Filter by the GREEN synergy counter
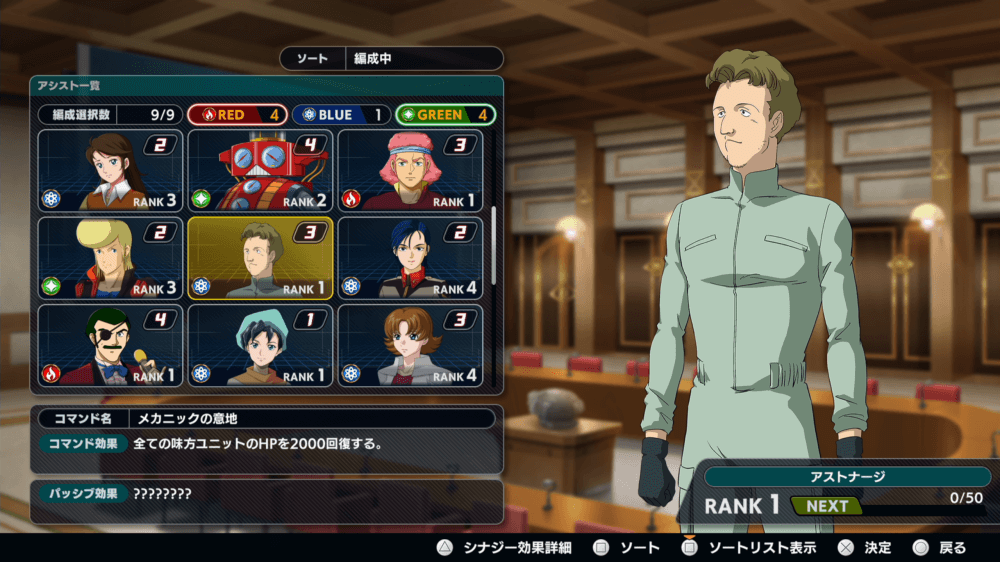 tap(445, 115)
